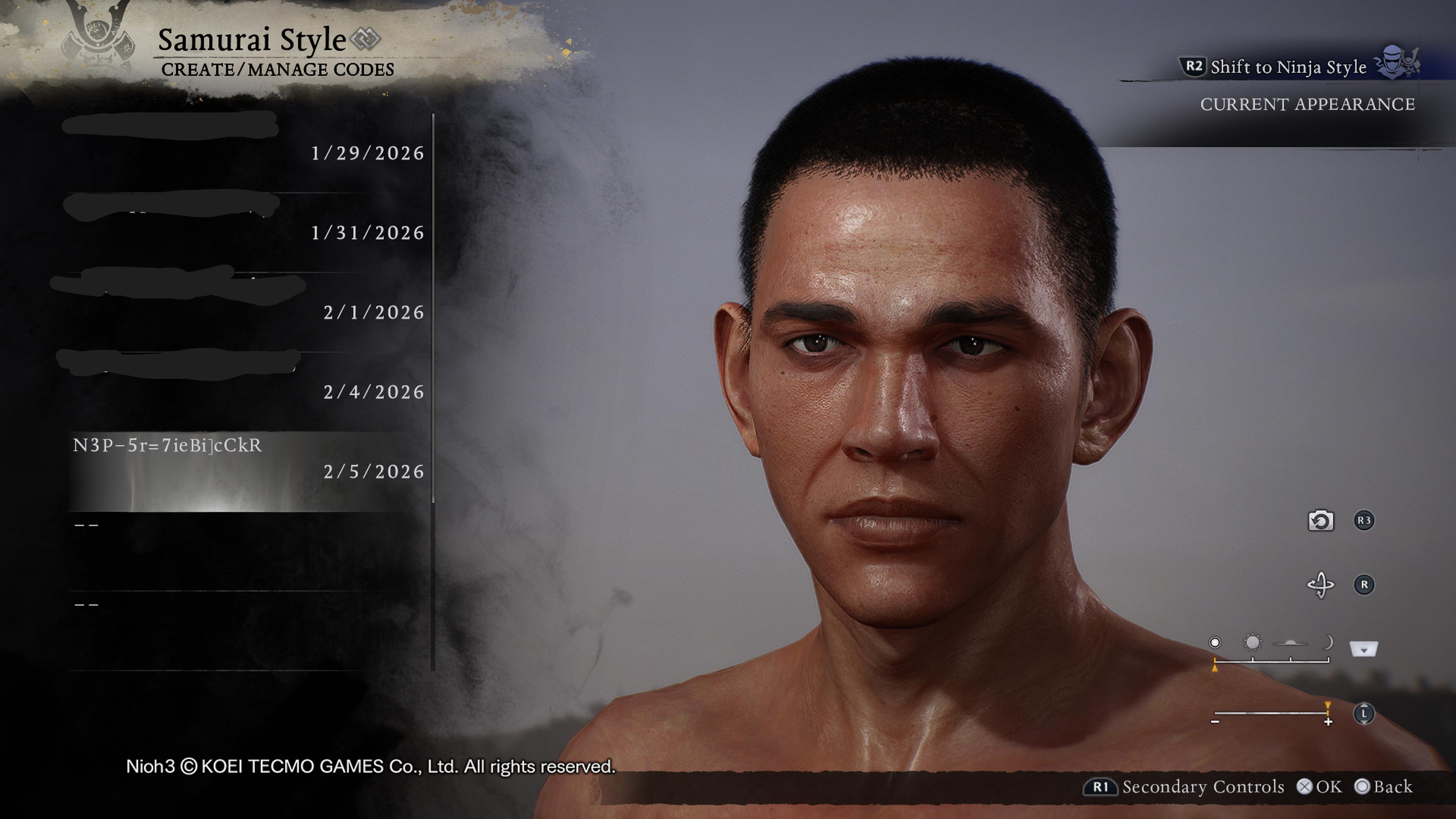Image resolution: width=1456 pixels, height=819 pixels.
Task: Set lighting to the sun icon
Action: tap(1252, 643)
